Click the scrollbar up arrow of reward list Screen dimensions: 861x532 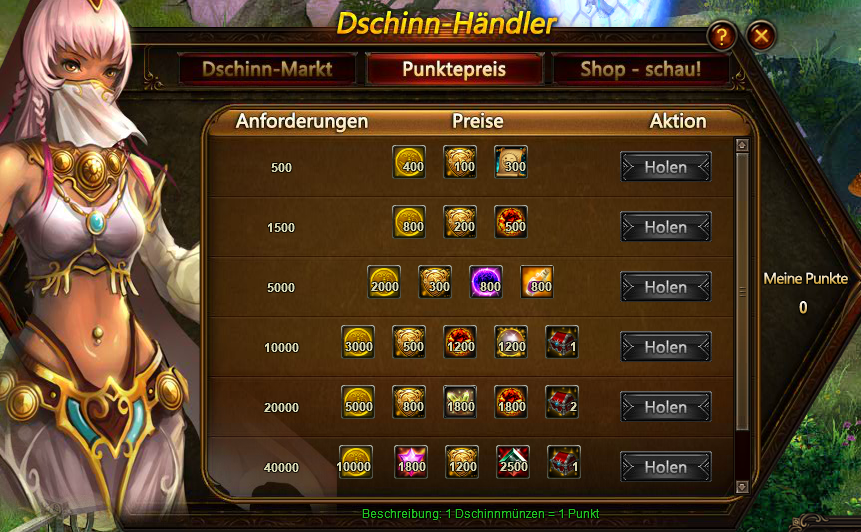point(742,145)
